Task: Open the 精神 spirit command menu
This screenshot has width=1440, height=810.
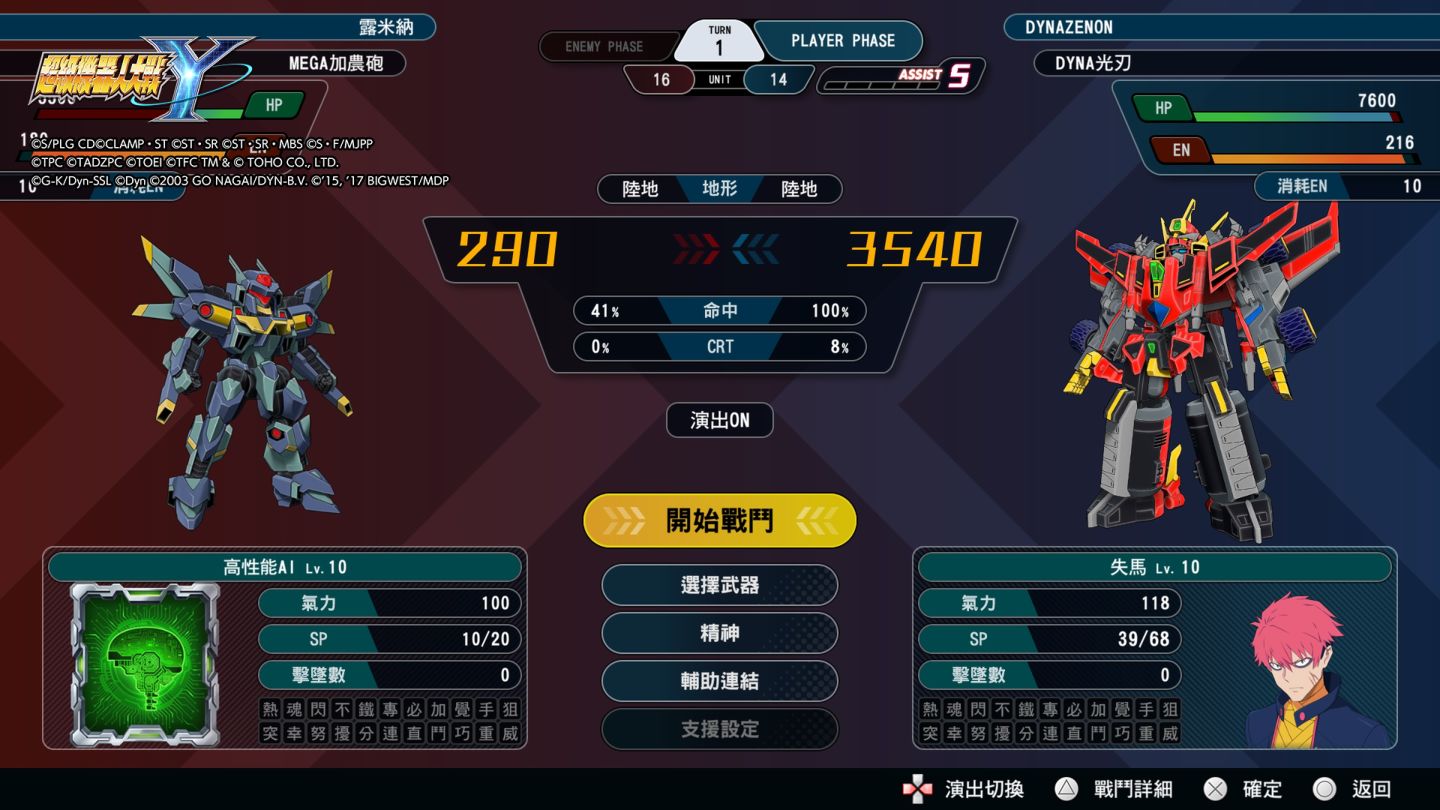Action: (720, 633)
